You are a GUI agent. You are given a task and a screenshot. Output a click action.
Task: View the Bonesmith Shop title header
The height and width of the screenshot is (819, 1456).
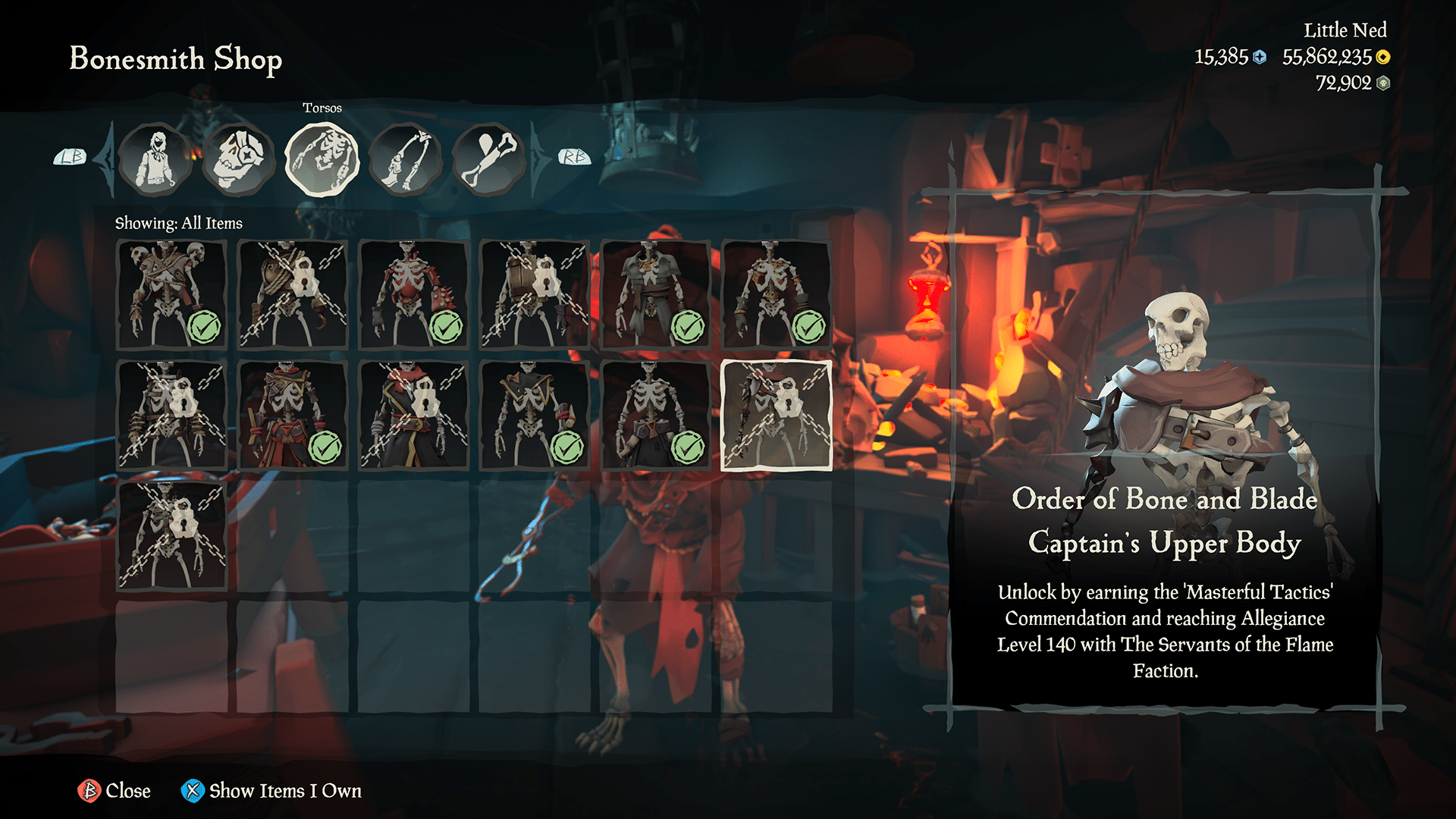[174, 60]
